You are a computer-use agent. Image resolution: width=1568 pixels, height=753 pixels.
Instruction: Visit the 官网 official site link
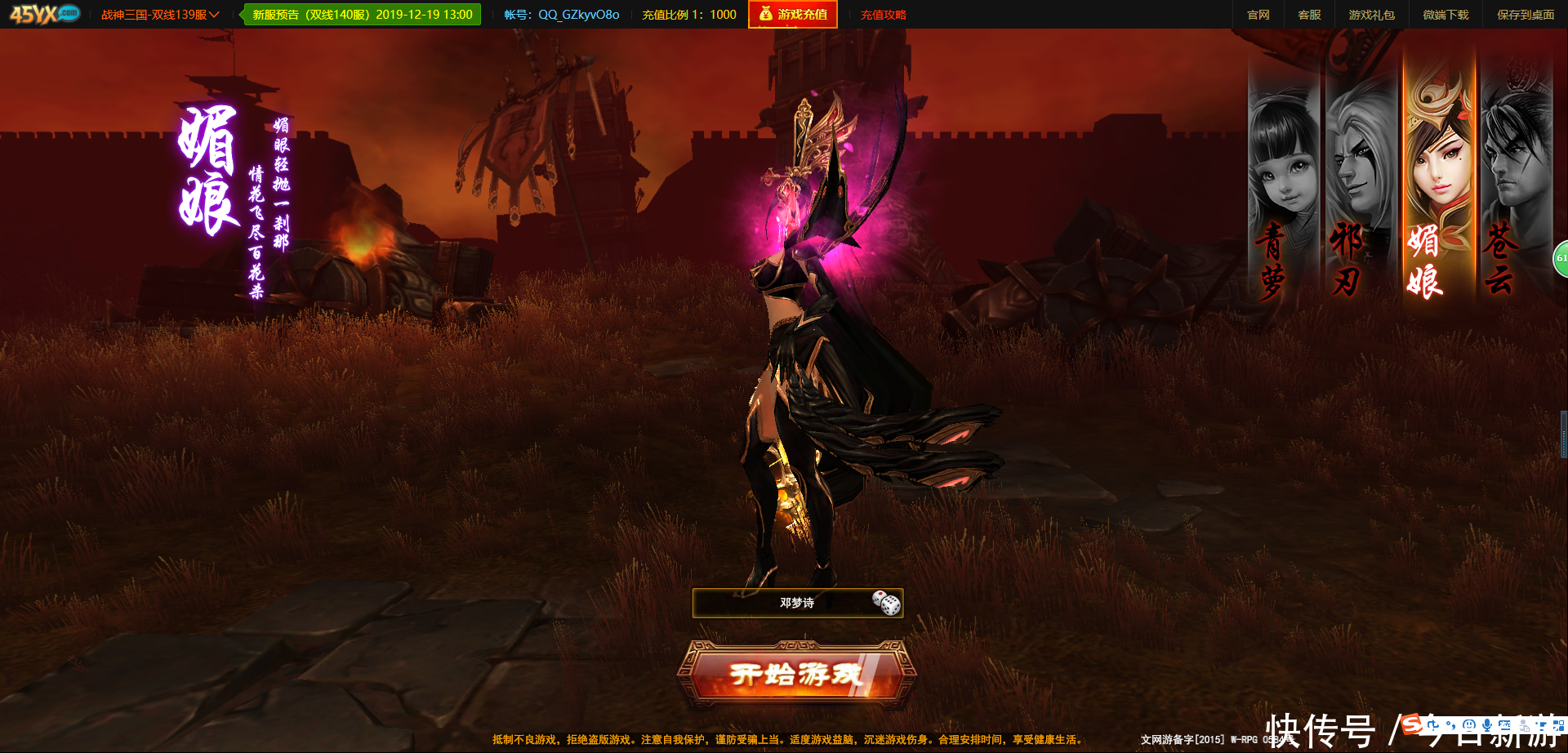[x=1258, y=15]
